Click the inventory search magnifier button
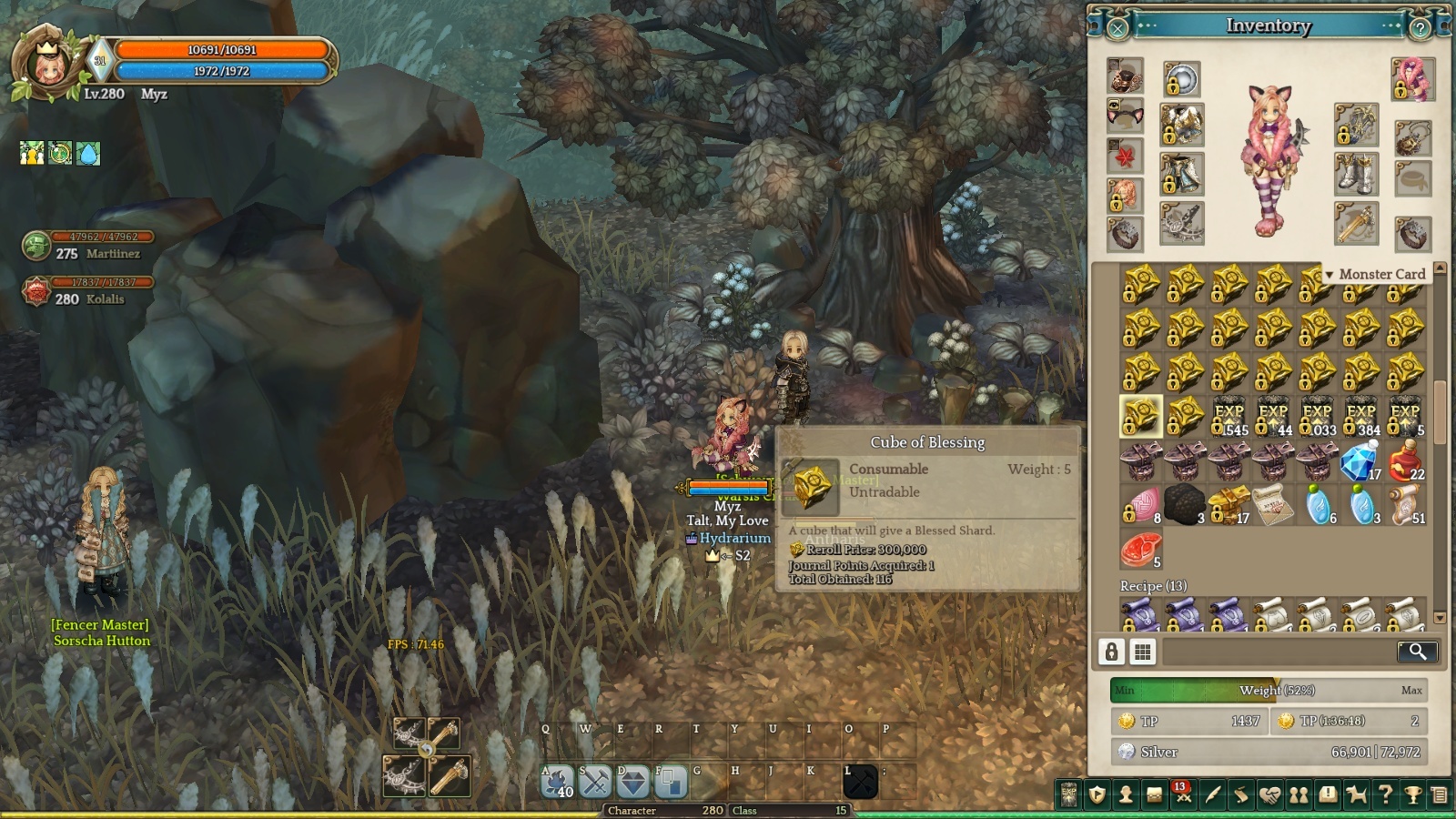The width and height of the screenshot is (1456, 819). [x=1417, y=651]
